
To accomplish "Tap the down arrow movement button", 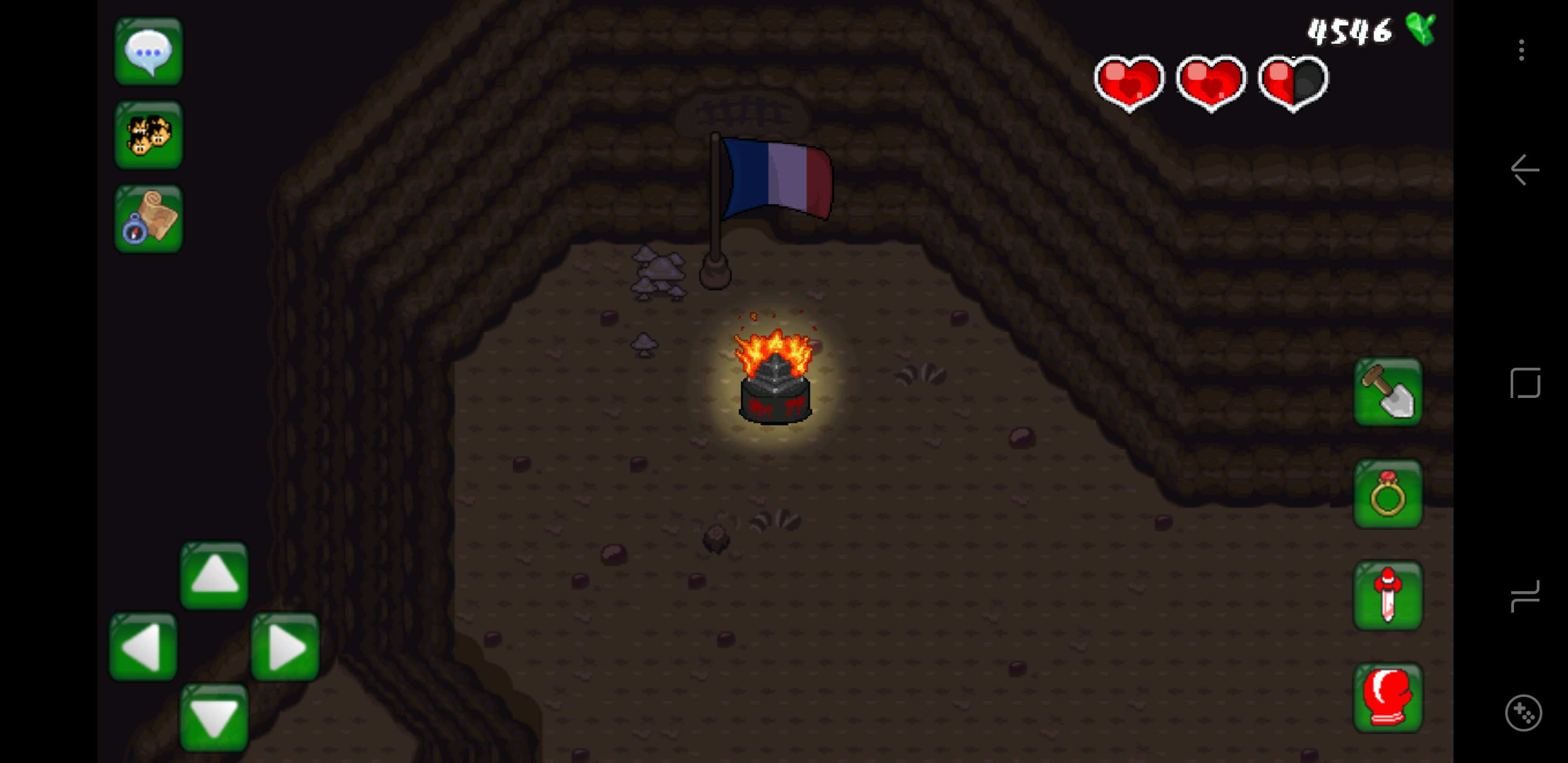I will (214, 717).
